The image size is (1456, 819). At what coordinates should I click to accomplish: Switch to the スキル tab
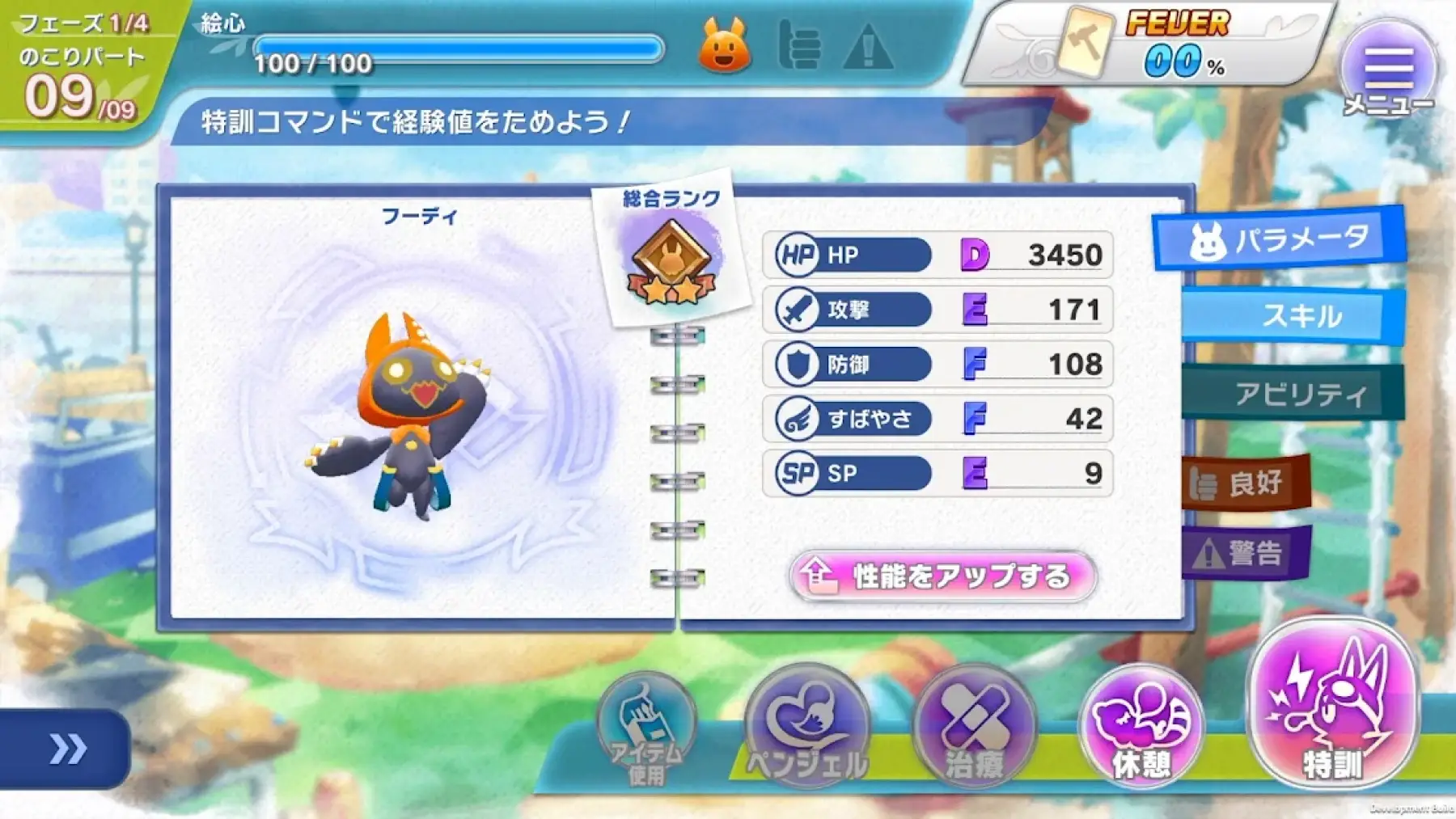[x=1294, y=315]
